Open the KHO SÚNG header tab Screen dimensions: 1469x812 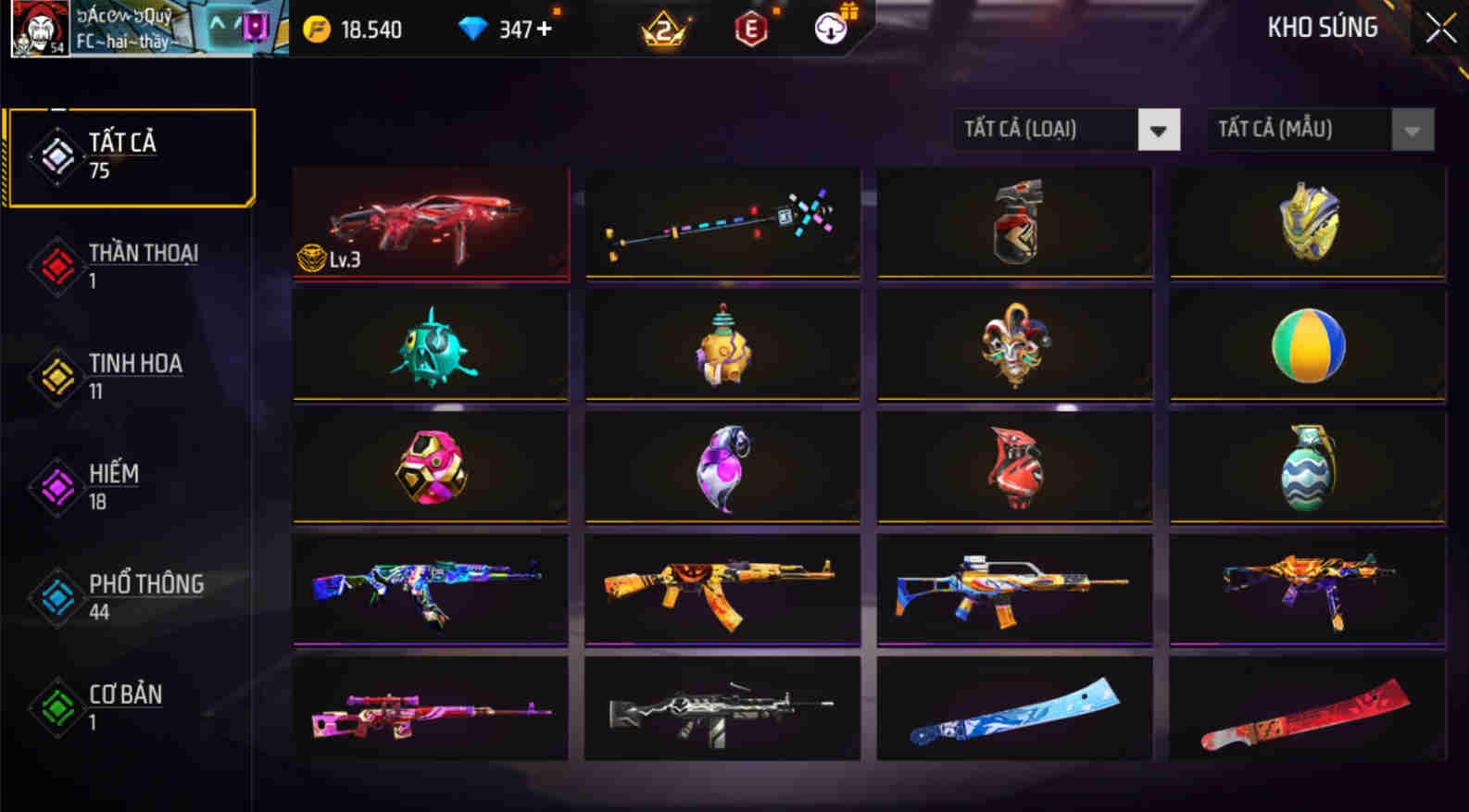pyautogui.click(x=1323, y=27)
